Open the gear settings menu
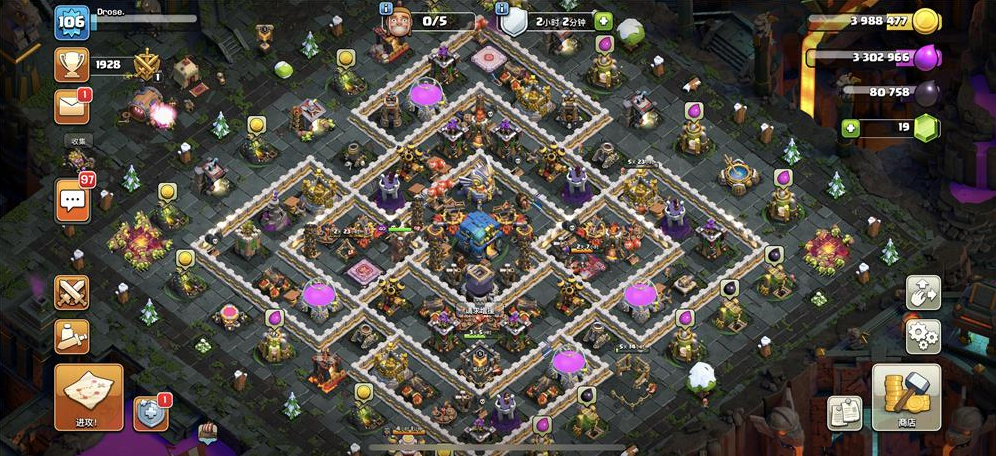996x456 pixels. coord(922,335)
